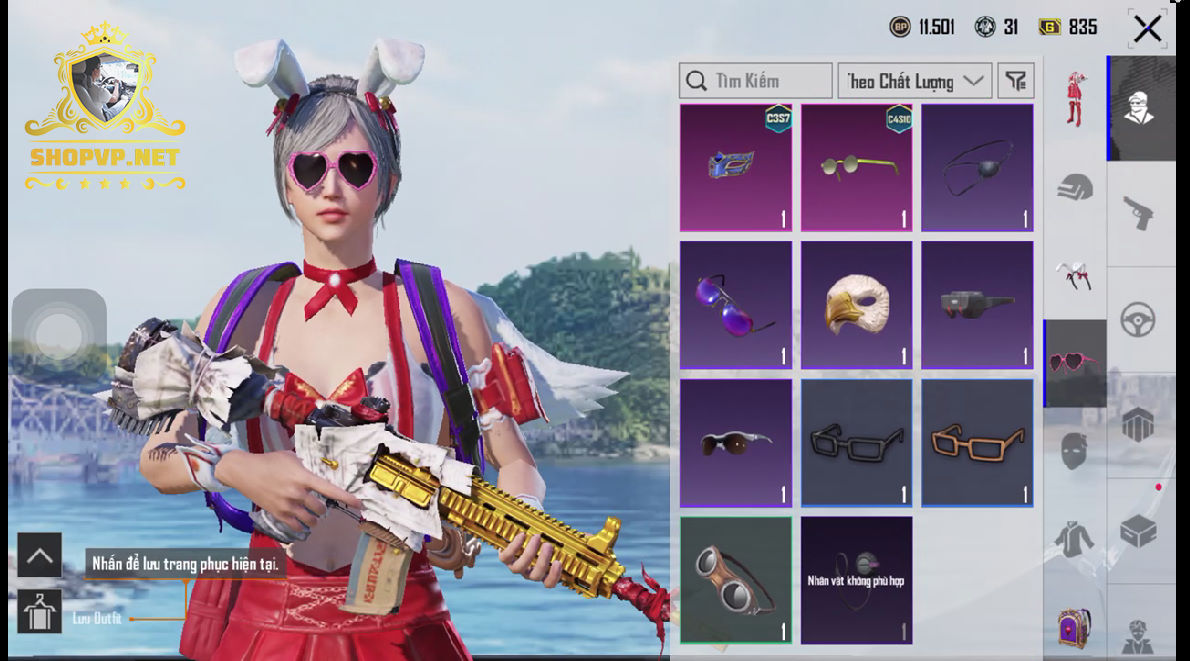Choose the round yellow-framed glasses
The height and width of the screenshot is (661, 1190).
[x=856, y=168]
